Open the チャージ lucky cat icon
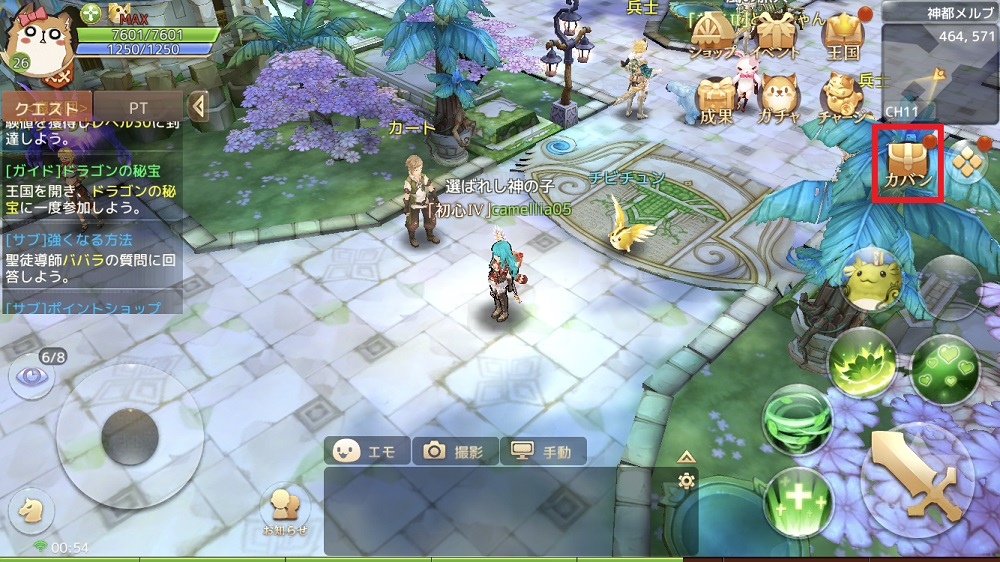 [x=842, y=98]
